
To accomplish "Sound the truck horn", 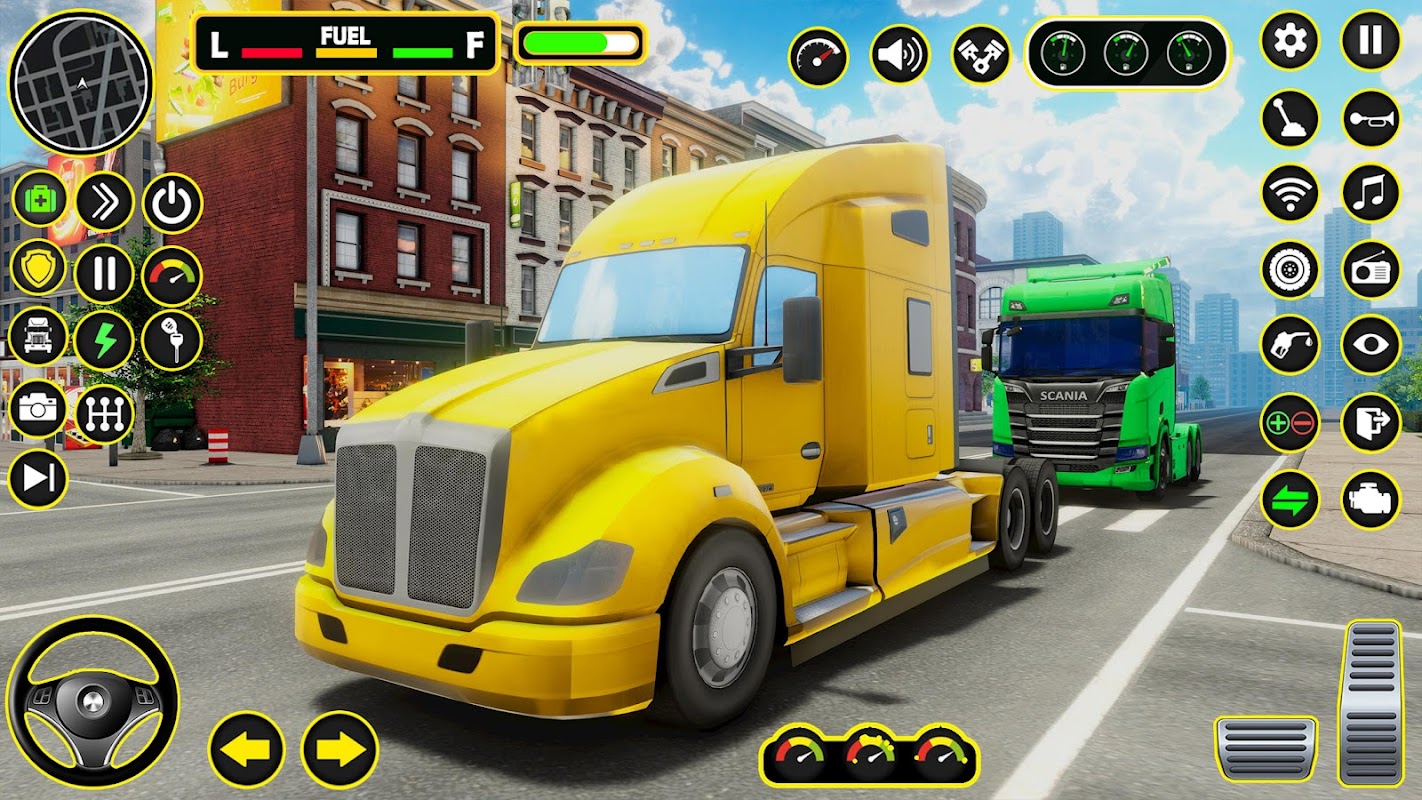I will [1370, 118].
